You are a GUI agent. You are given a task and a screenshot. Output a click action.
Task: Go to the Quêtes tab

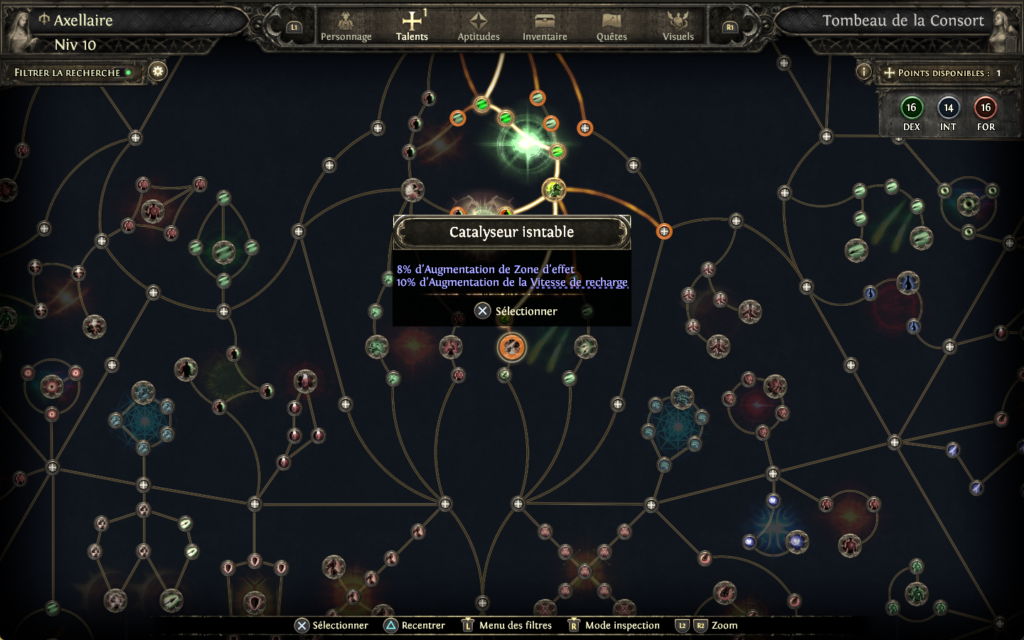(611, 26)
